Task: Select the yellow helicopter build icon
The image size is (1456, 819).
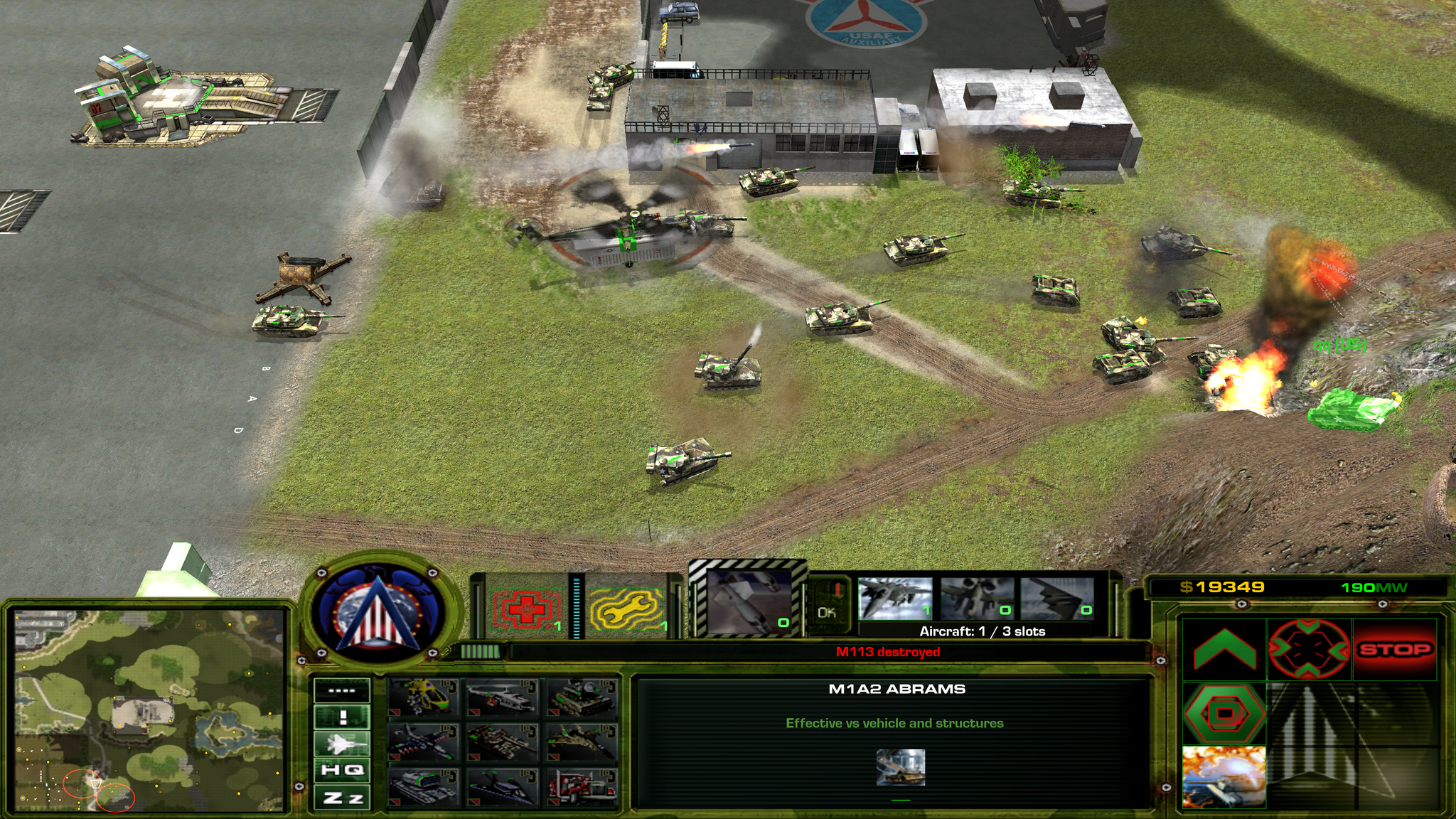Action: pyautogui.click(x=424, y=697)
